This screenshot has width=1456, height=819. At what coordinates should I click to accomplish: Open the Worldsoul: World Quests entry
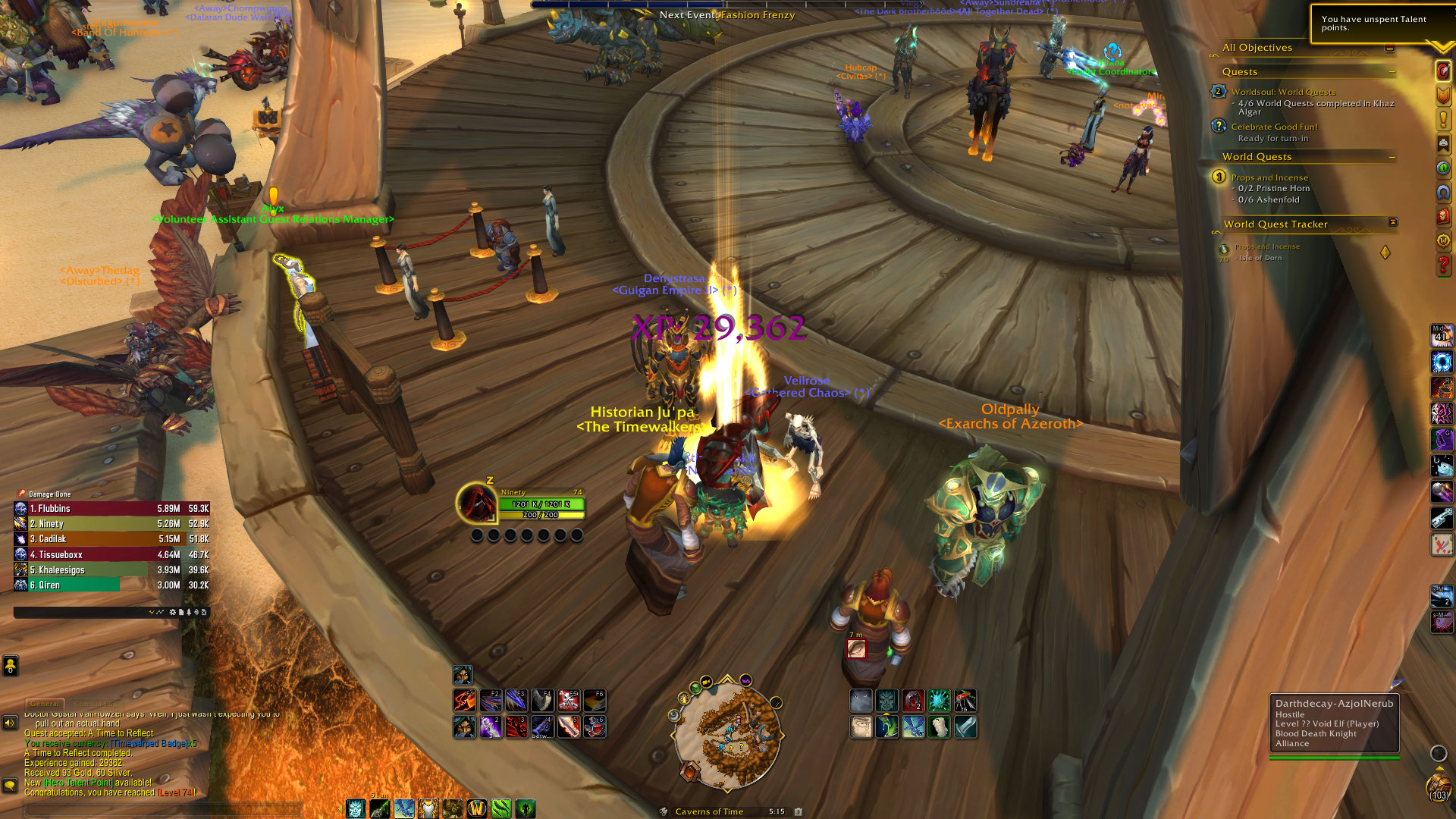(x=1283, y=92)
